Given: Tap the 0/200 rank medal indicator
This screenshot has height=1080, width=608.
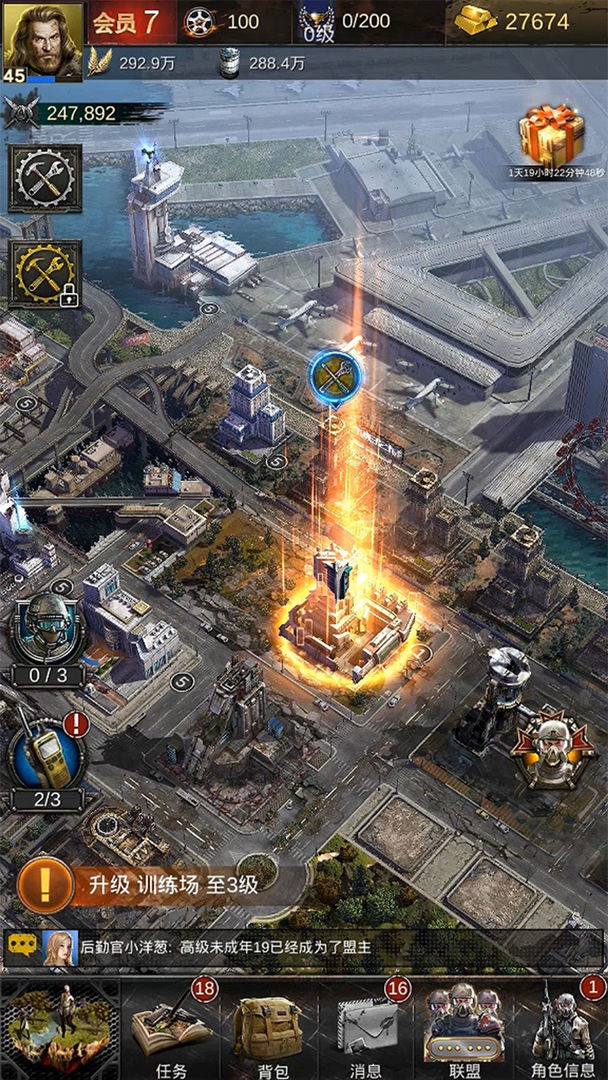Looking at the screenshot, I should [345, 21].
